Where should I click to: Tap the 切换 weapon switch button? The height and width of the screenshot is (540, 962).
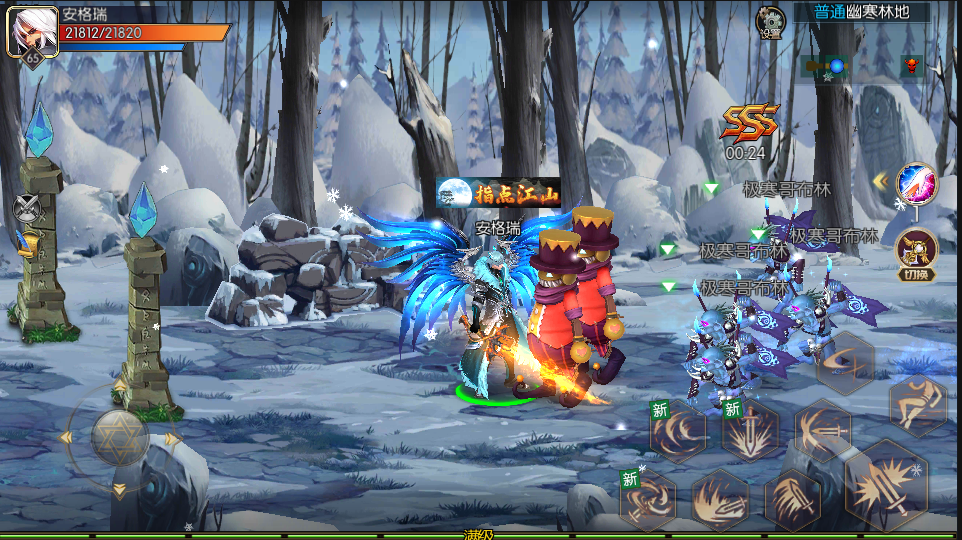coord(916,252)
